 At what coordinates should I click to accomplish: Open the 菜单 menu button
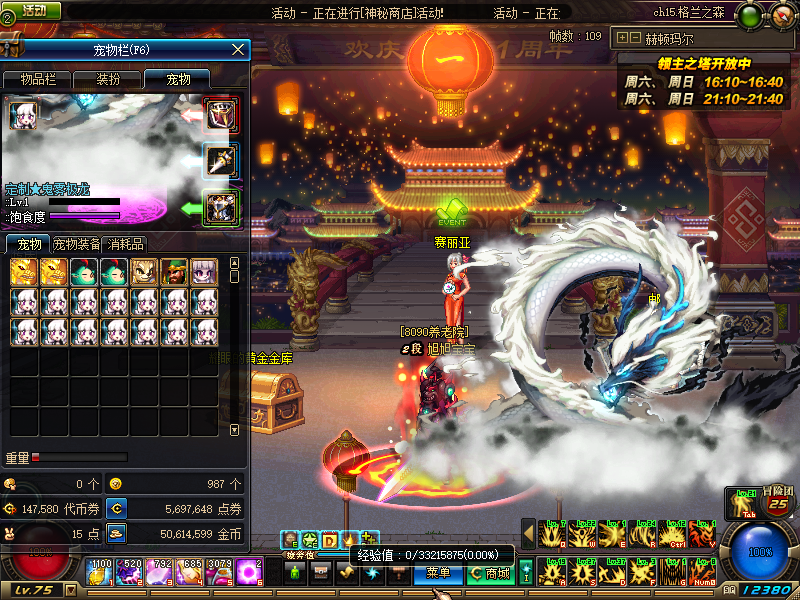[x=438, y=573]
